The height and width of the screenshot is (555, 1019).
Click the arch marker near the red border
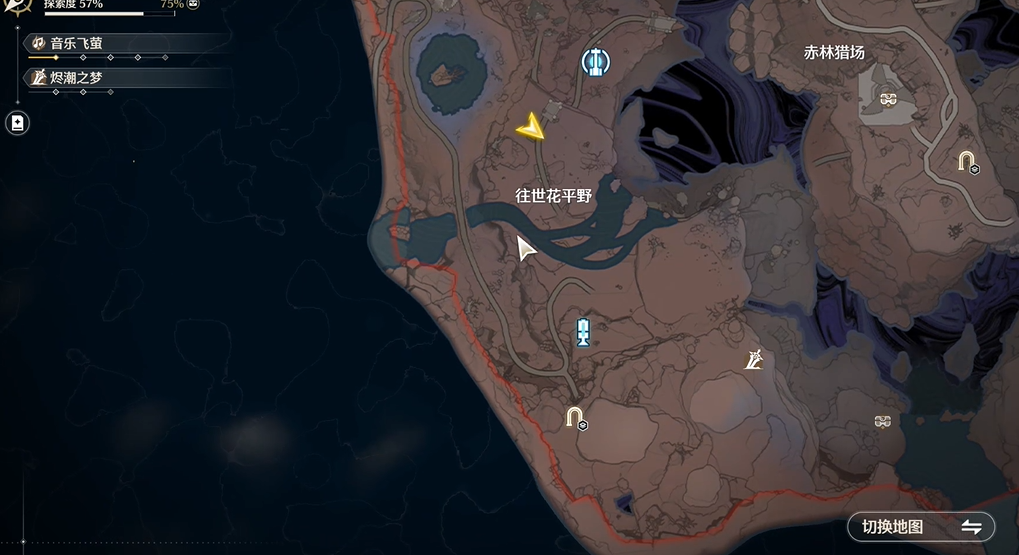pyautogui.click(x=574, y=415)
